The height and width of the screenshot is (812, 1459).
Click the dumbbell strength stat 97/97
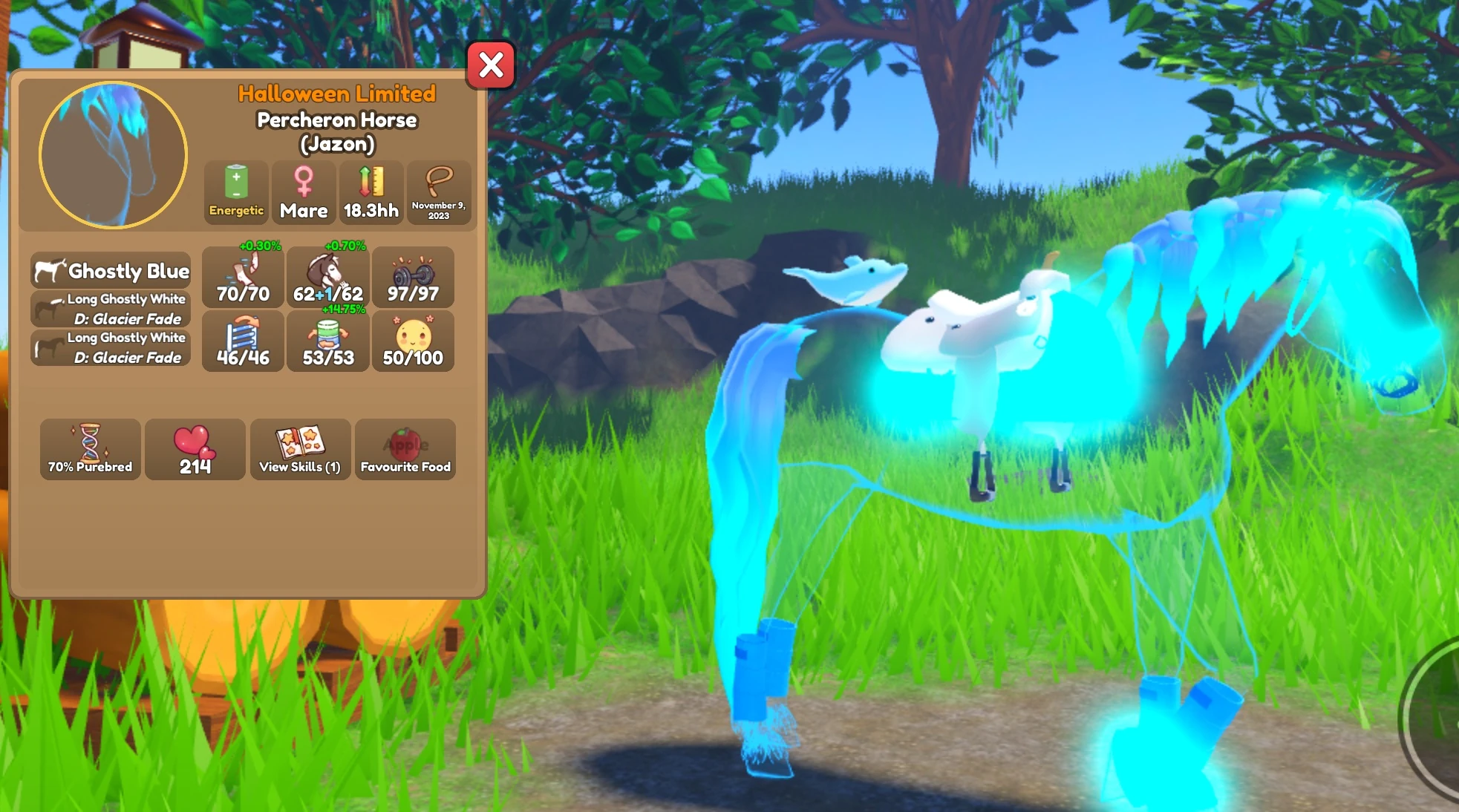click(x=414, y=278)
